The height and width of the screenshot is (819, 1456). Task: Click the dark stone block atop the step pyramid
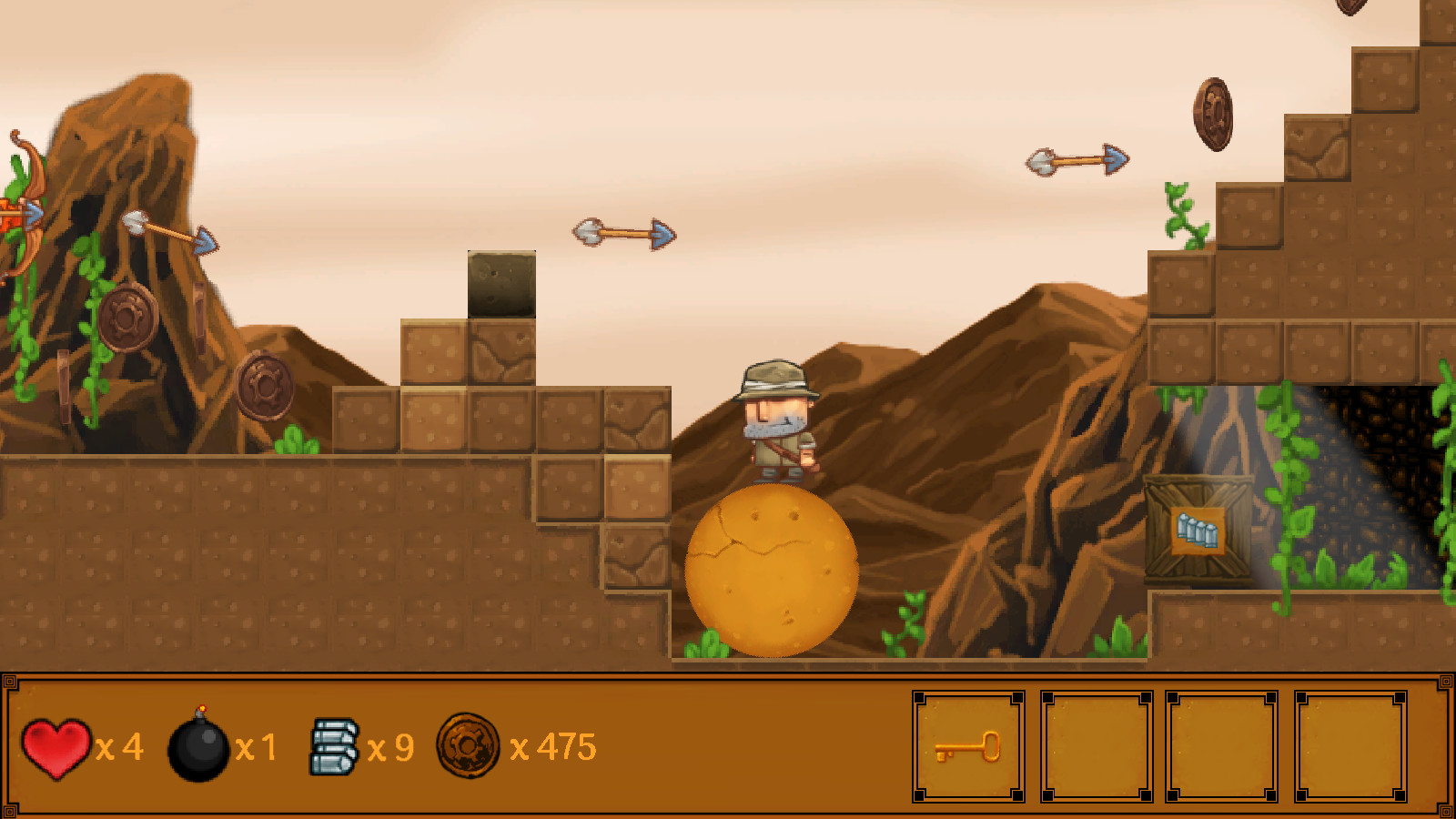click(x=500, y=284)
